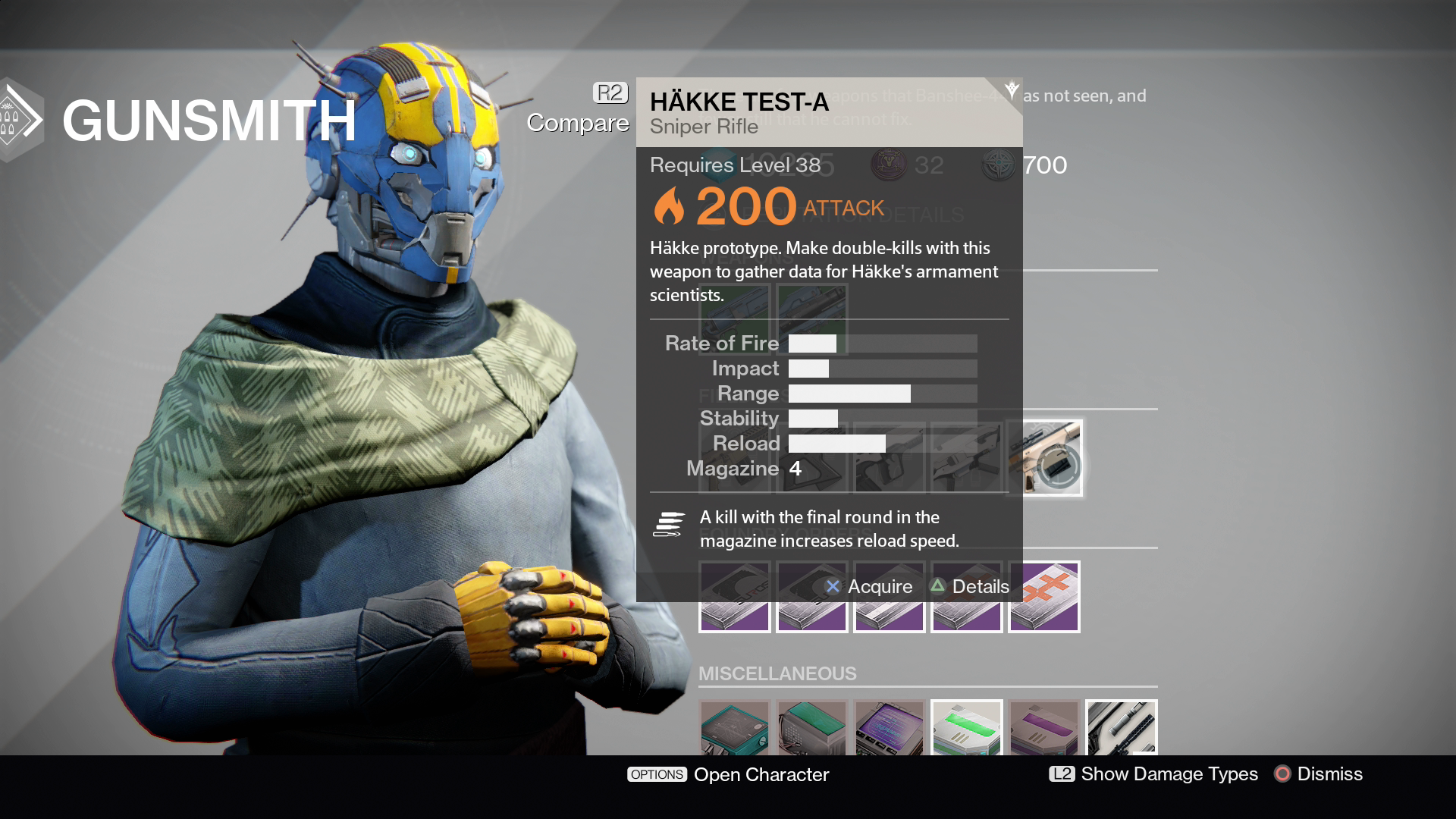Select the green ammo synthesis pack
1456x819 pixels.
click(x=967, y=728)
